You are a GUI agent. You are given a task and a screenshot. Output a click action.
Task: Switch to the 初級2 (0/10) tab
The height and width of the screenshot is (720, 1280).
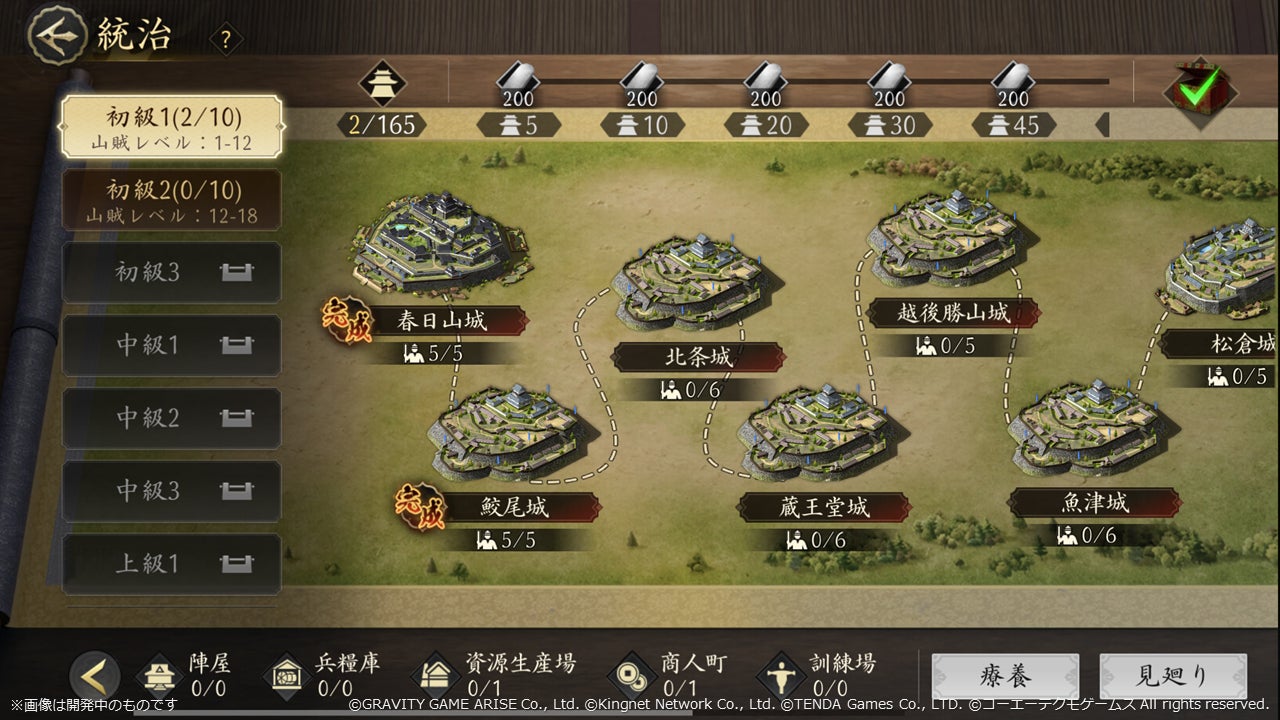point(172,199)
